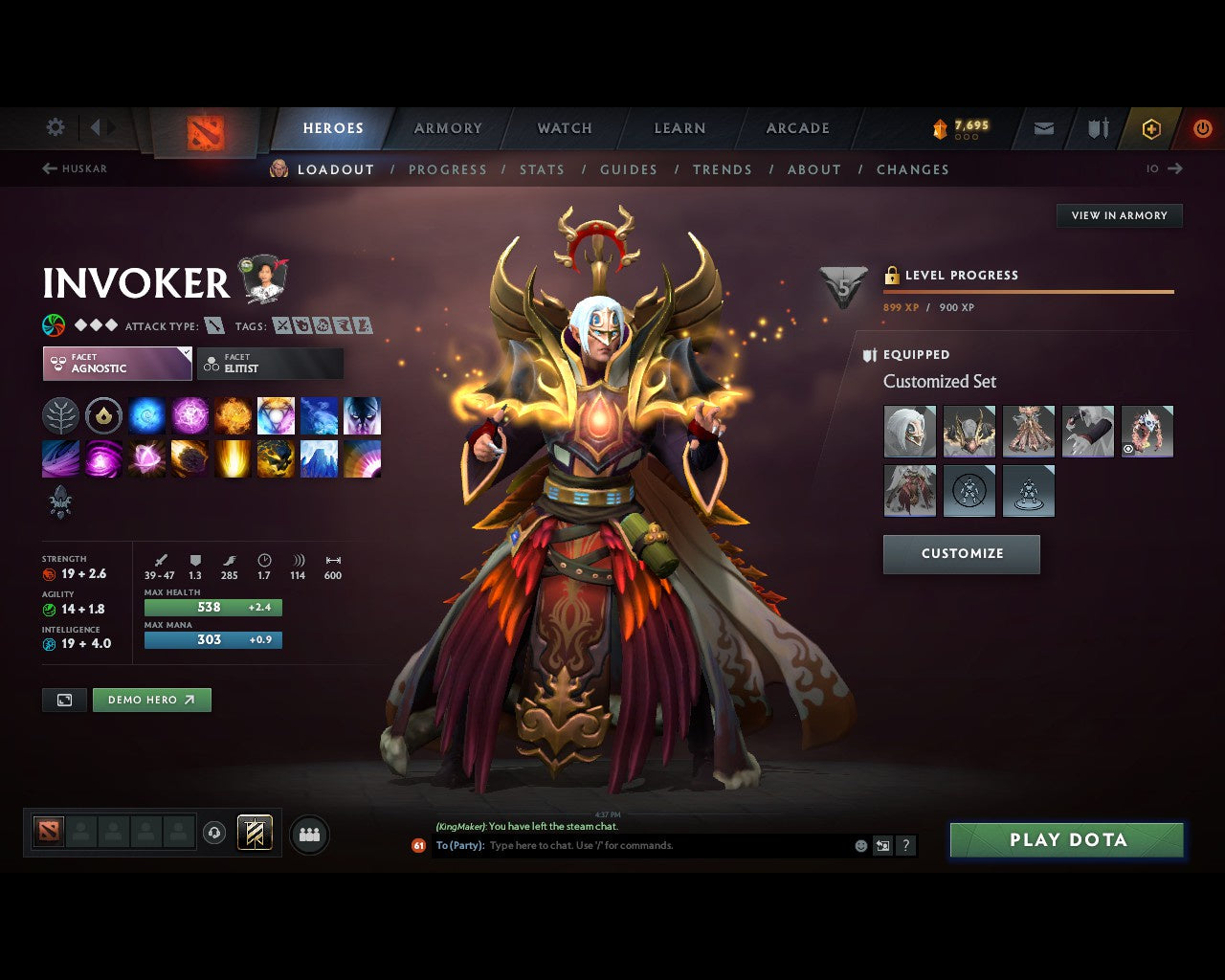
Task: Select the Arcade tab
Action: (x=797, y=128)
